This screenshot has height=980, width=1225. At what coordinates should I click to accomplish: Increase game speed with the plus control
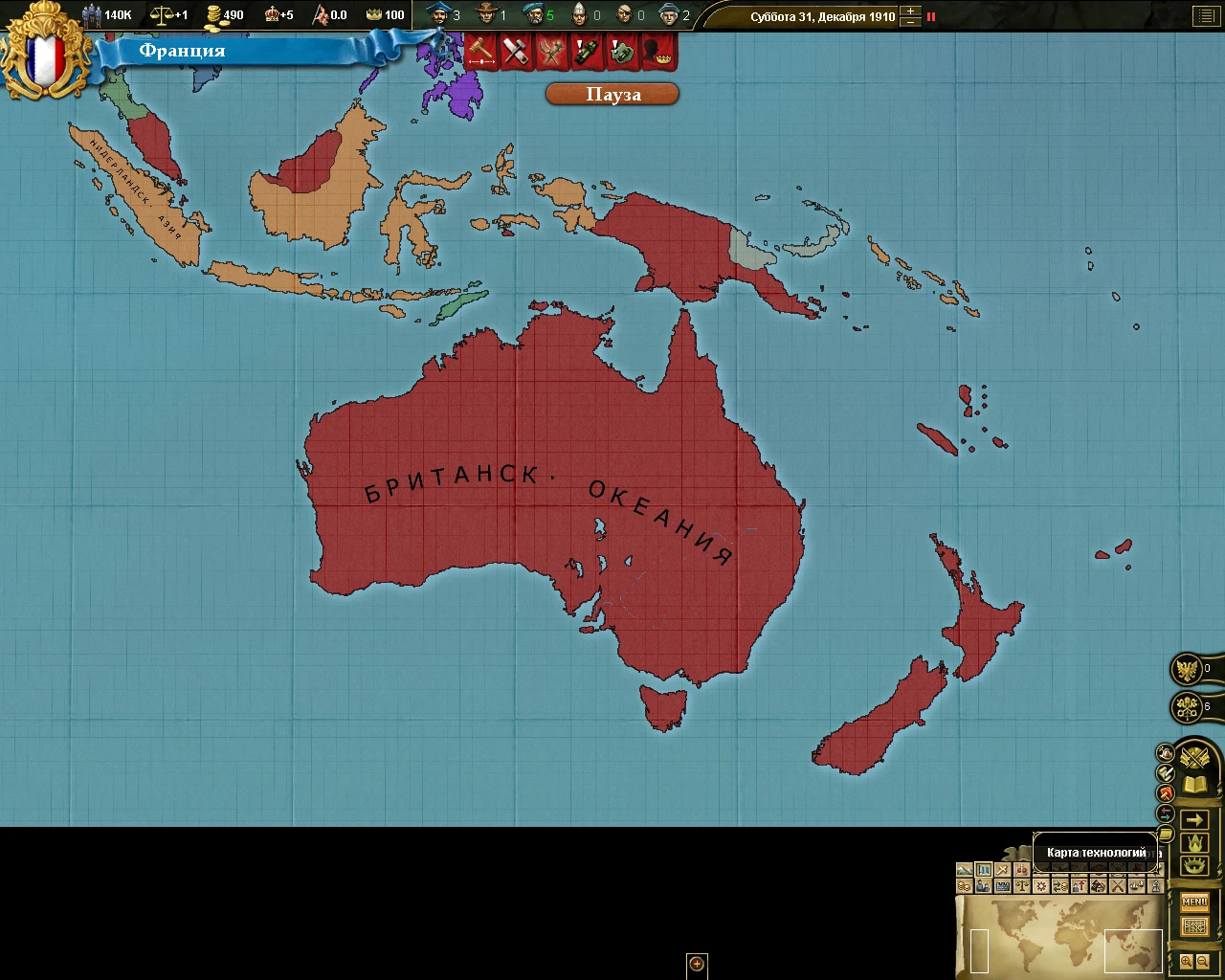[x=910, y=11]
